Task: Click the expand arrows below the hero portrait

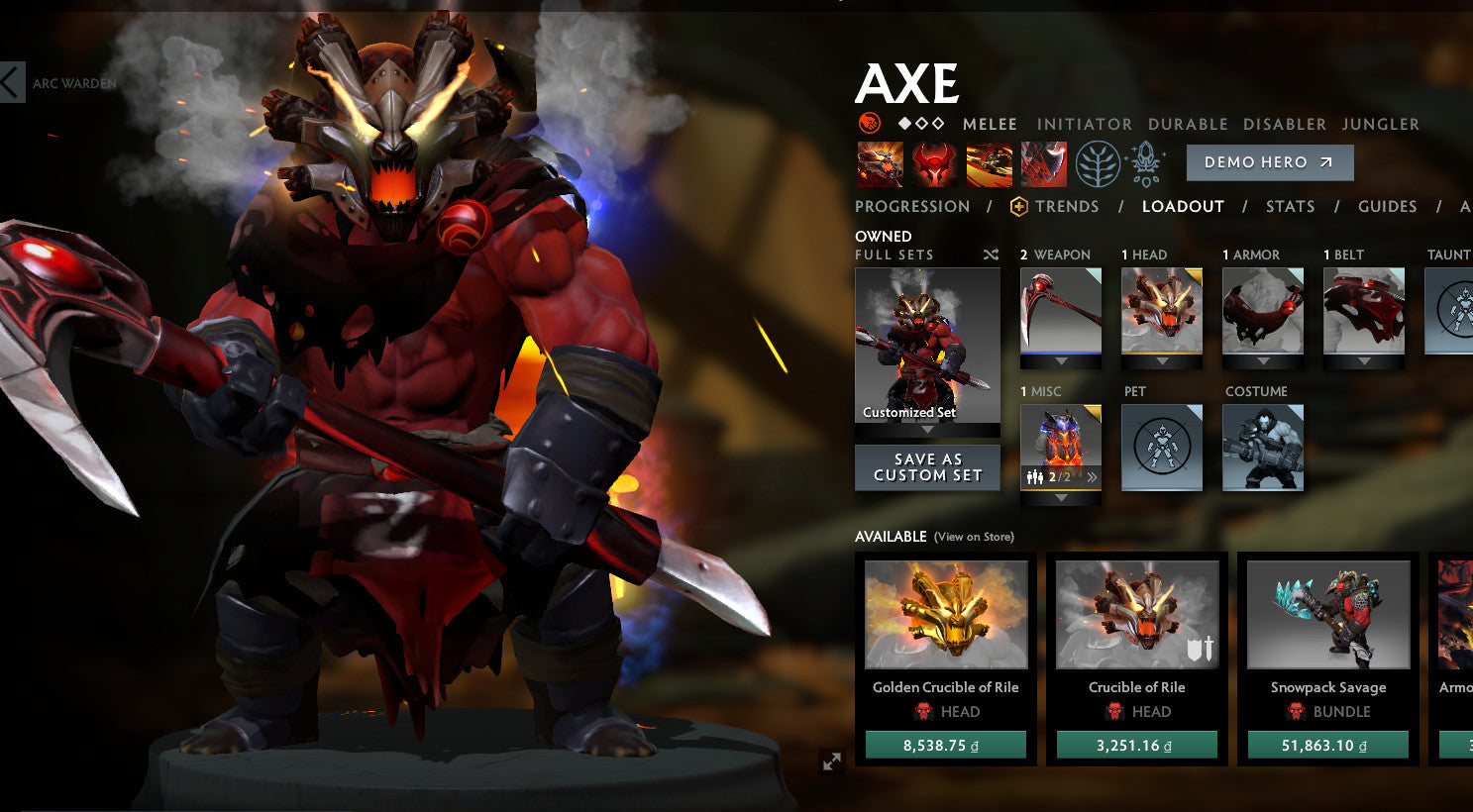Action: (x=832, y=762)
